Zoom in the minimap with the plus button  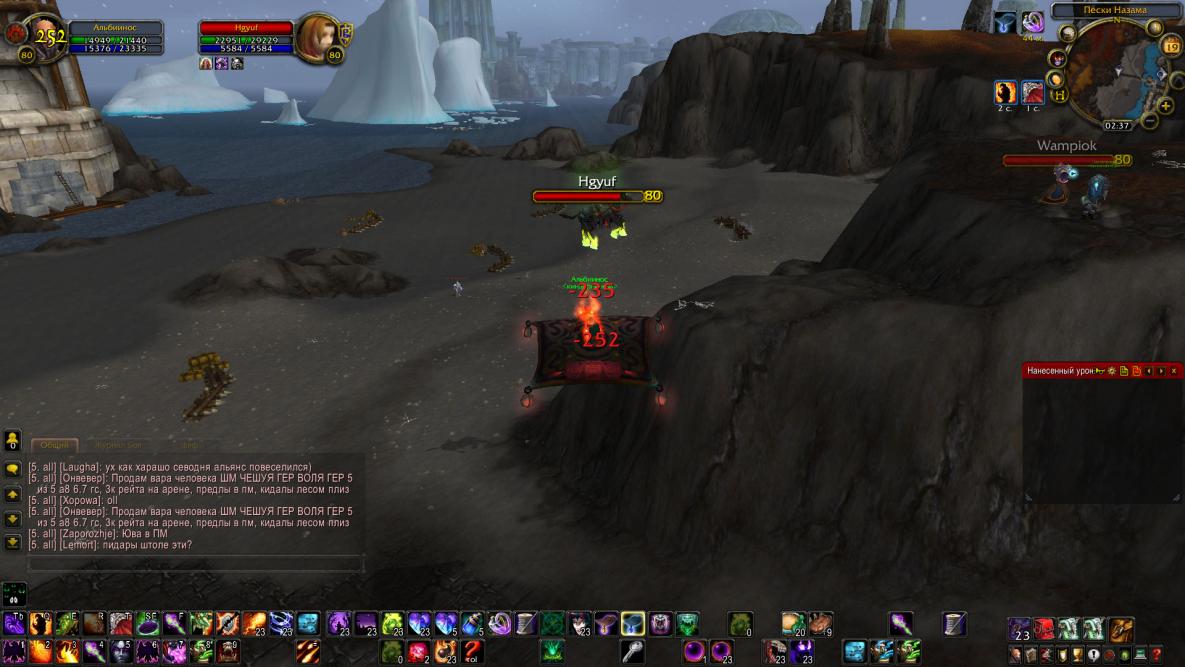tap(1166, 105)
